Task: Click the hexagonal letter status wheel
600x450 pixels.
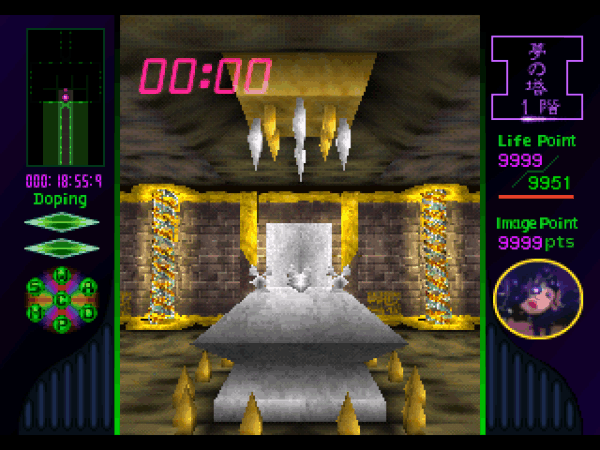Action: [62, 299]
